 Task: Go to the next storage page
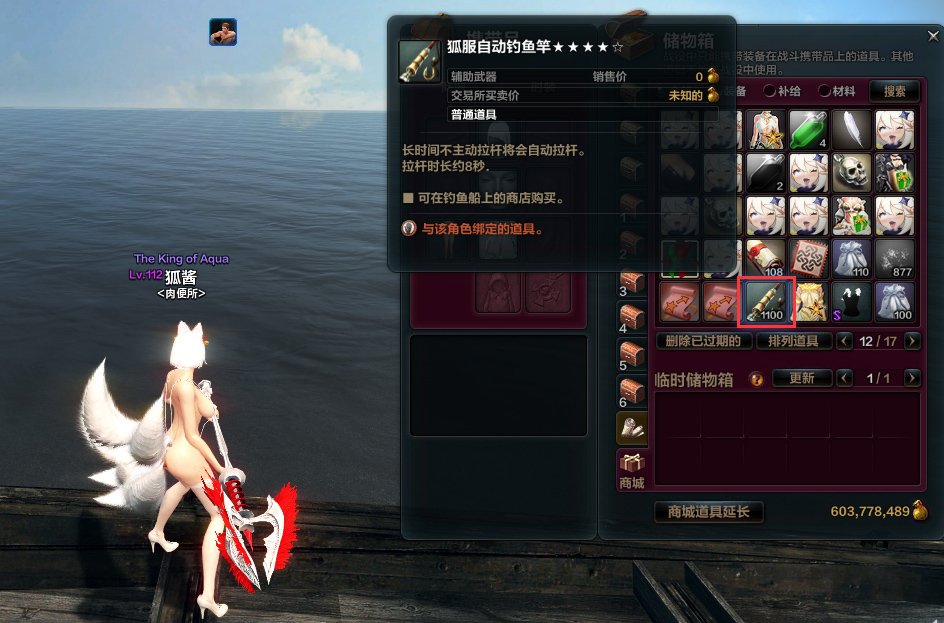tap(912, 341)
